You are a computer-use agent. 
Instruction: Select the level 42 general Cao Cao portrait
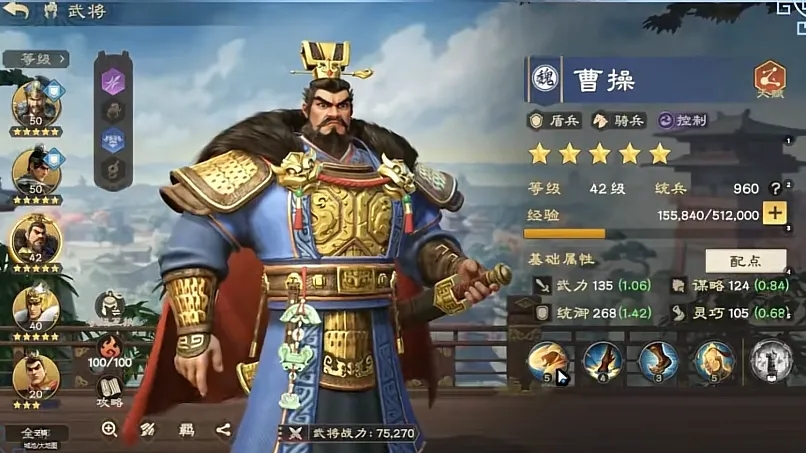[36, 239]
